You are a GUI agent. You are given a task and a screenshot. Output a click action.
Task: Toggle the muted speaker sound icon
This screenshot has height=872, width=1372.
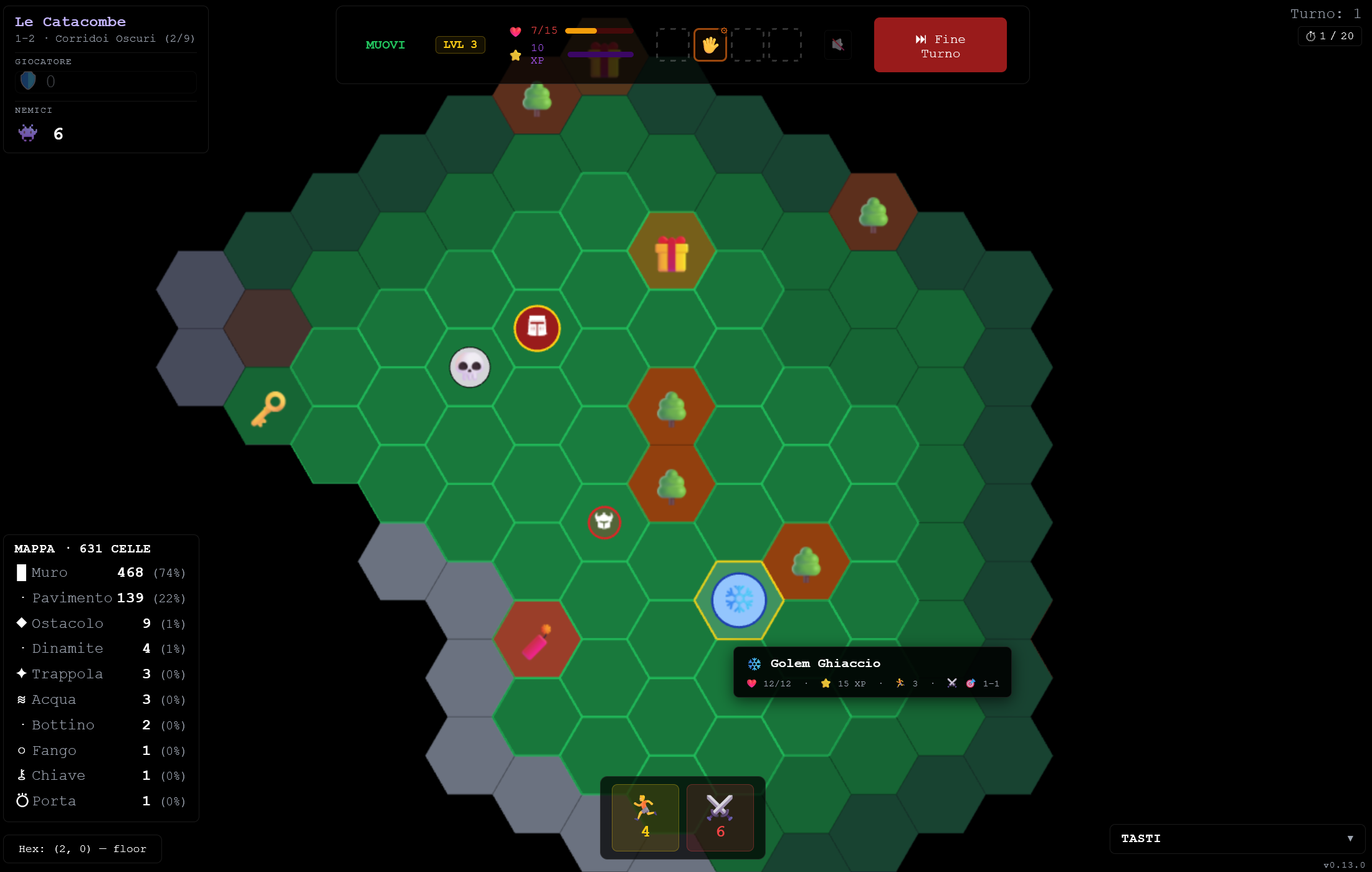tap(838, 45)
